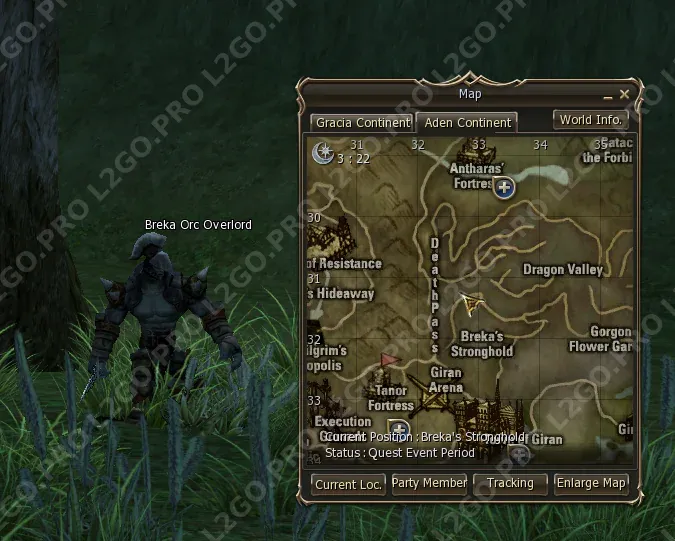Enlarge the map view
This screenshot has width=675, height=541.
[591, 483]
